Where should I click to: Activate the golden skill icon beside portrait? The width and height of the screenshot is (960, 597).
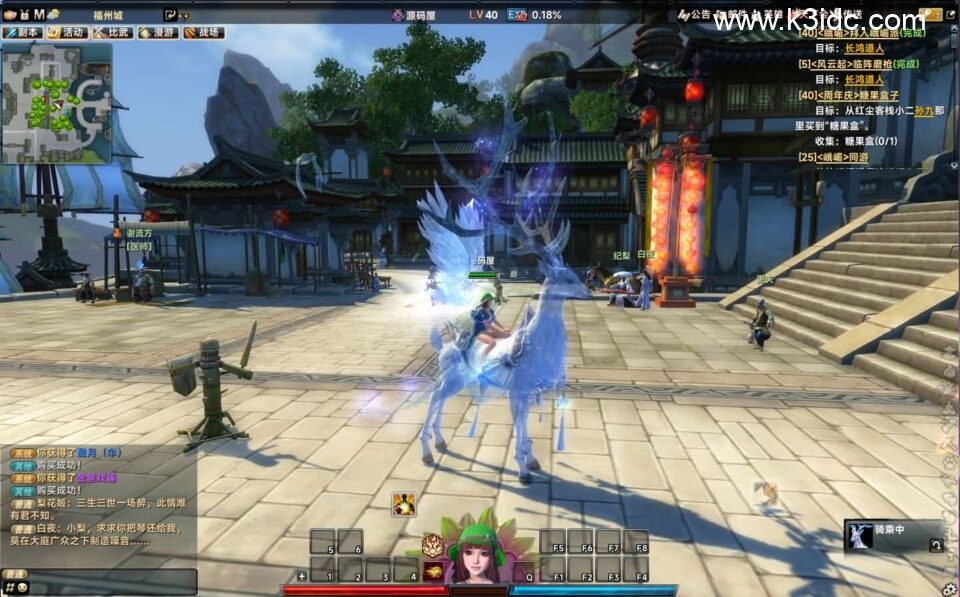(434, 570)
